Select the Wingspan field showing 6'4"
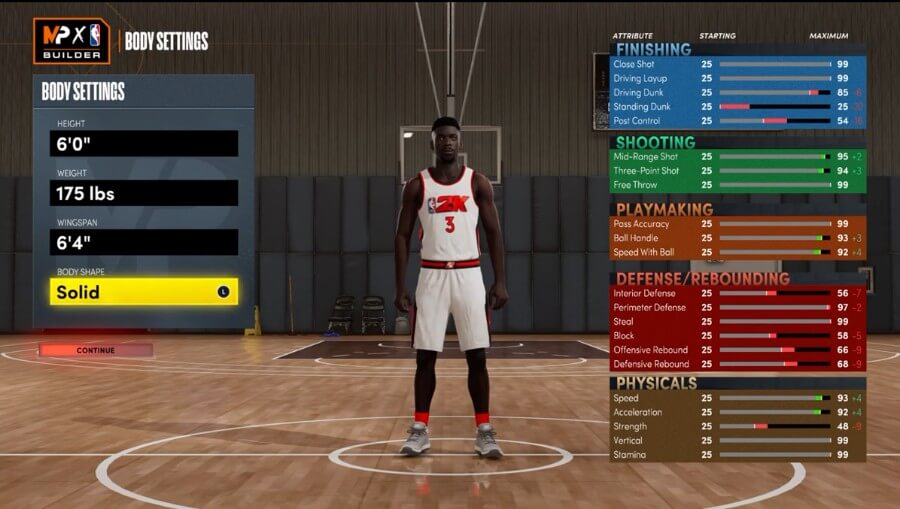 tap(144, 242)
